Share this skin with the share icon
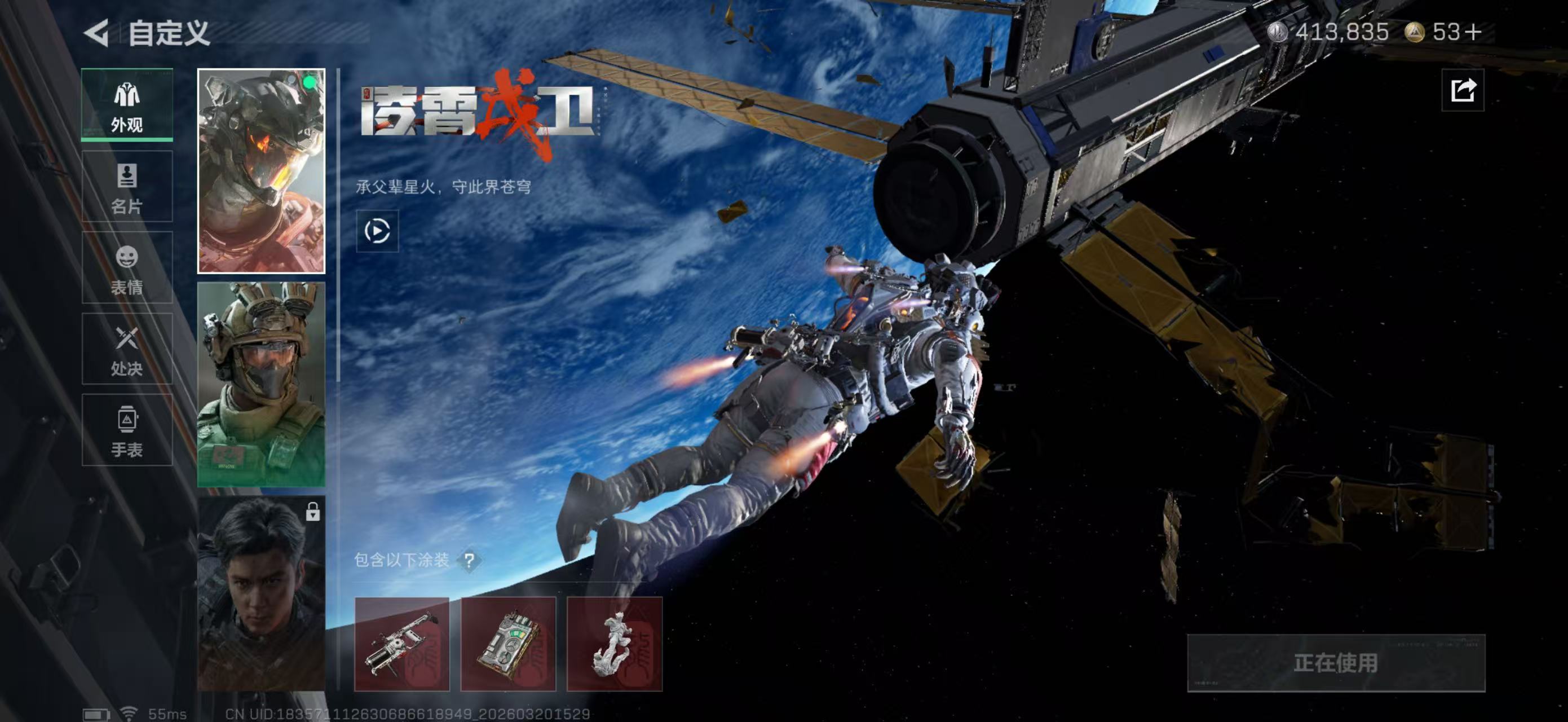The height and width of the screenshot is (722, 1568). point(1462,91)
